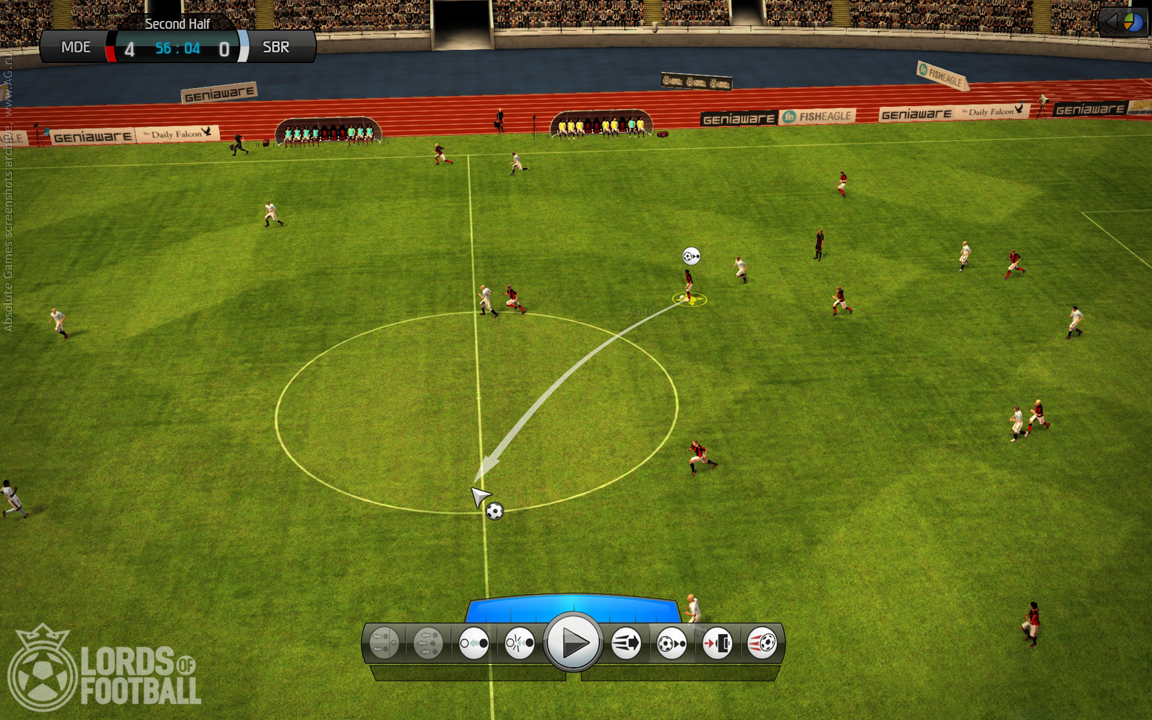
Task: Select the player with the yellow ring marker
Action: [x=688, y=287]
